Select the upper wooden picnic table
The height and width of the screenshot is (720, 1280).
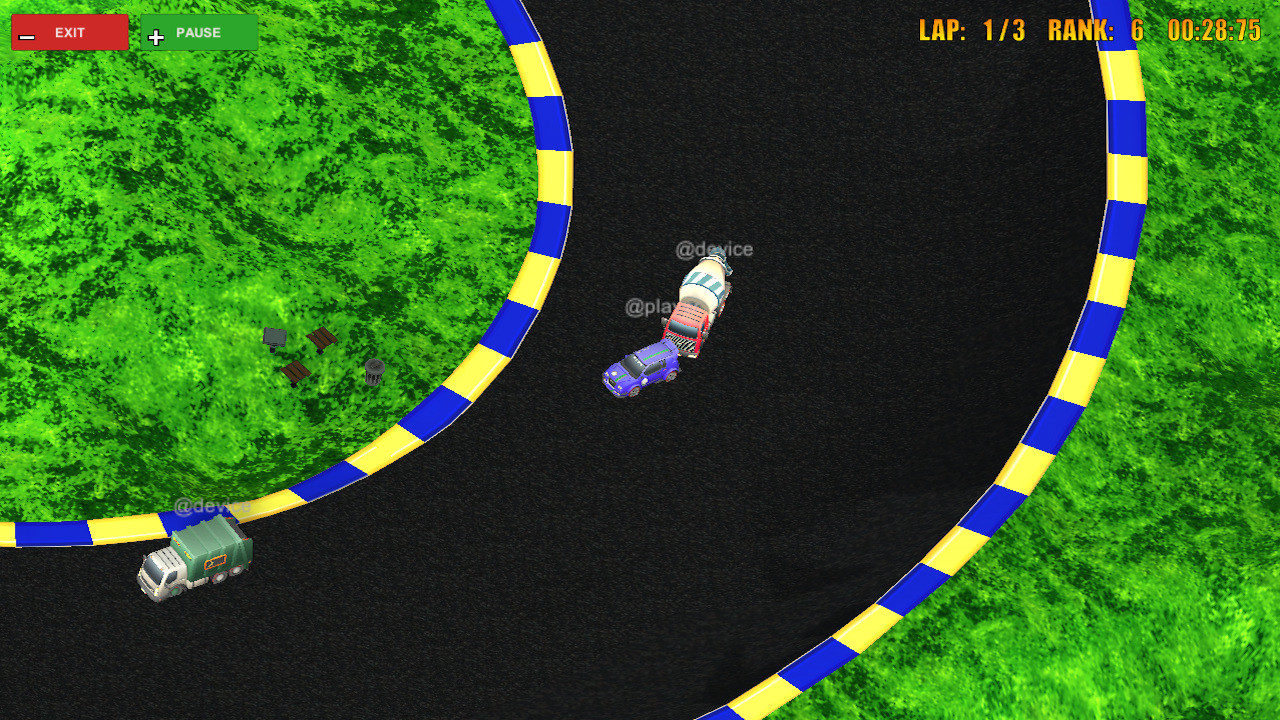tap(322, 338)
